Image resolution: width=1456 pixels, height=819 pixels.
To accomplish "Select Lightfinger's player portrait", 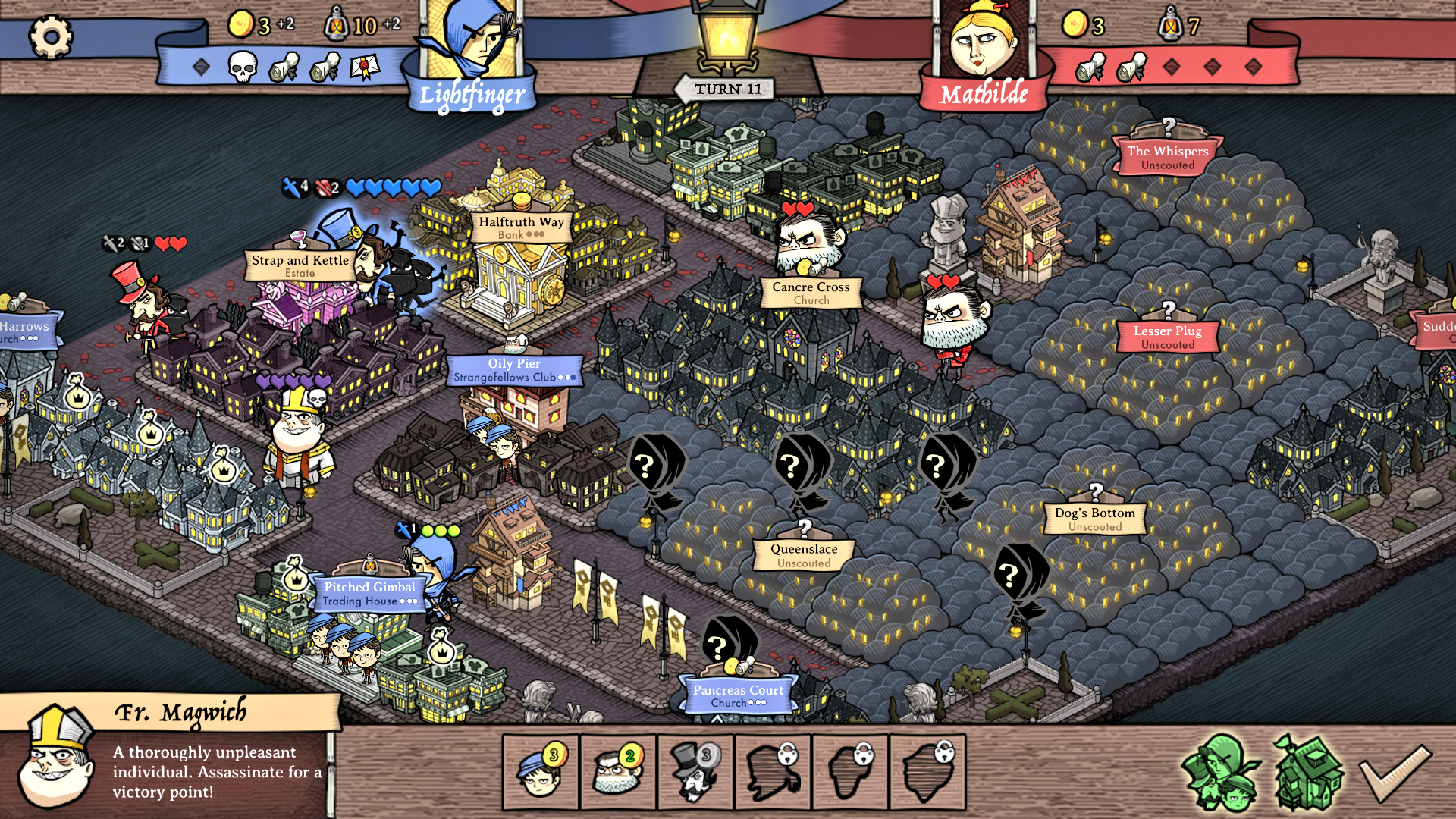I will (472, 45).
